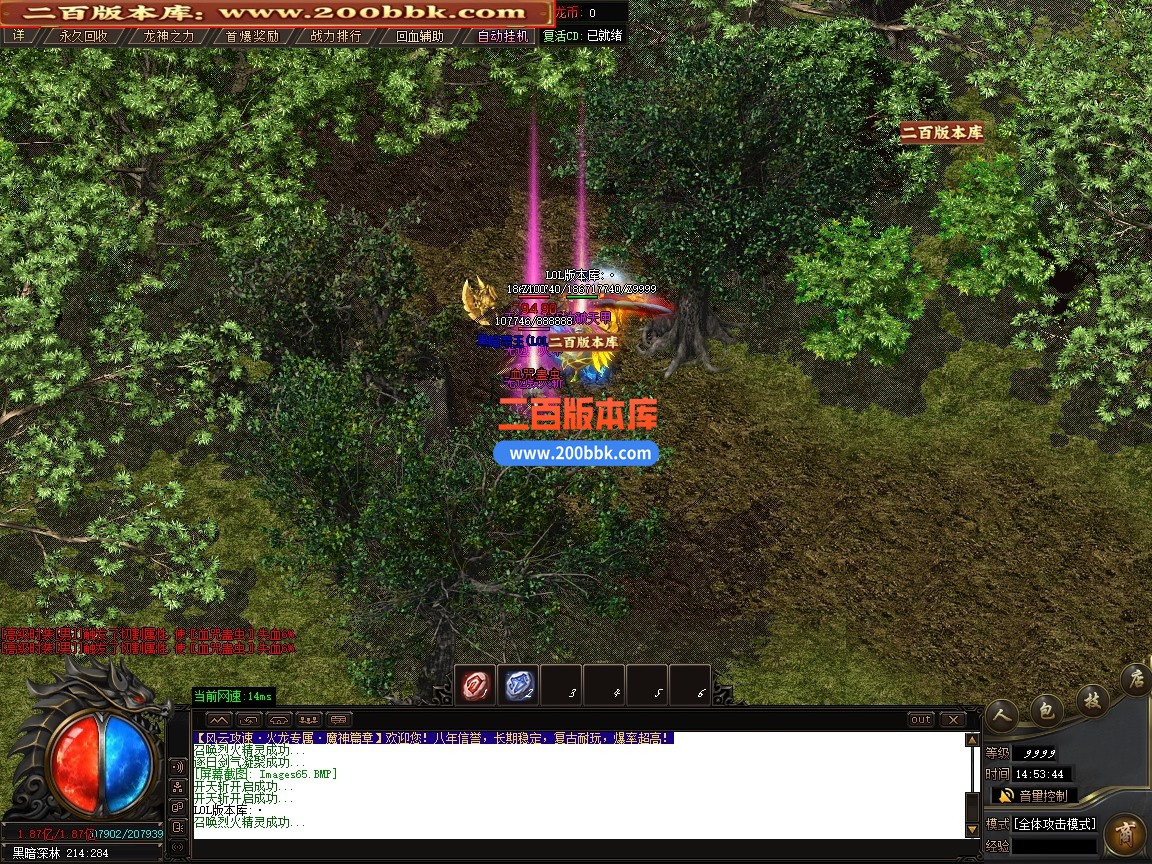Open the skills panel (技)
Screen dimensions: 1152x864
[x=1091, y=700]
